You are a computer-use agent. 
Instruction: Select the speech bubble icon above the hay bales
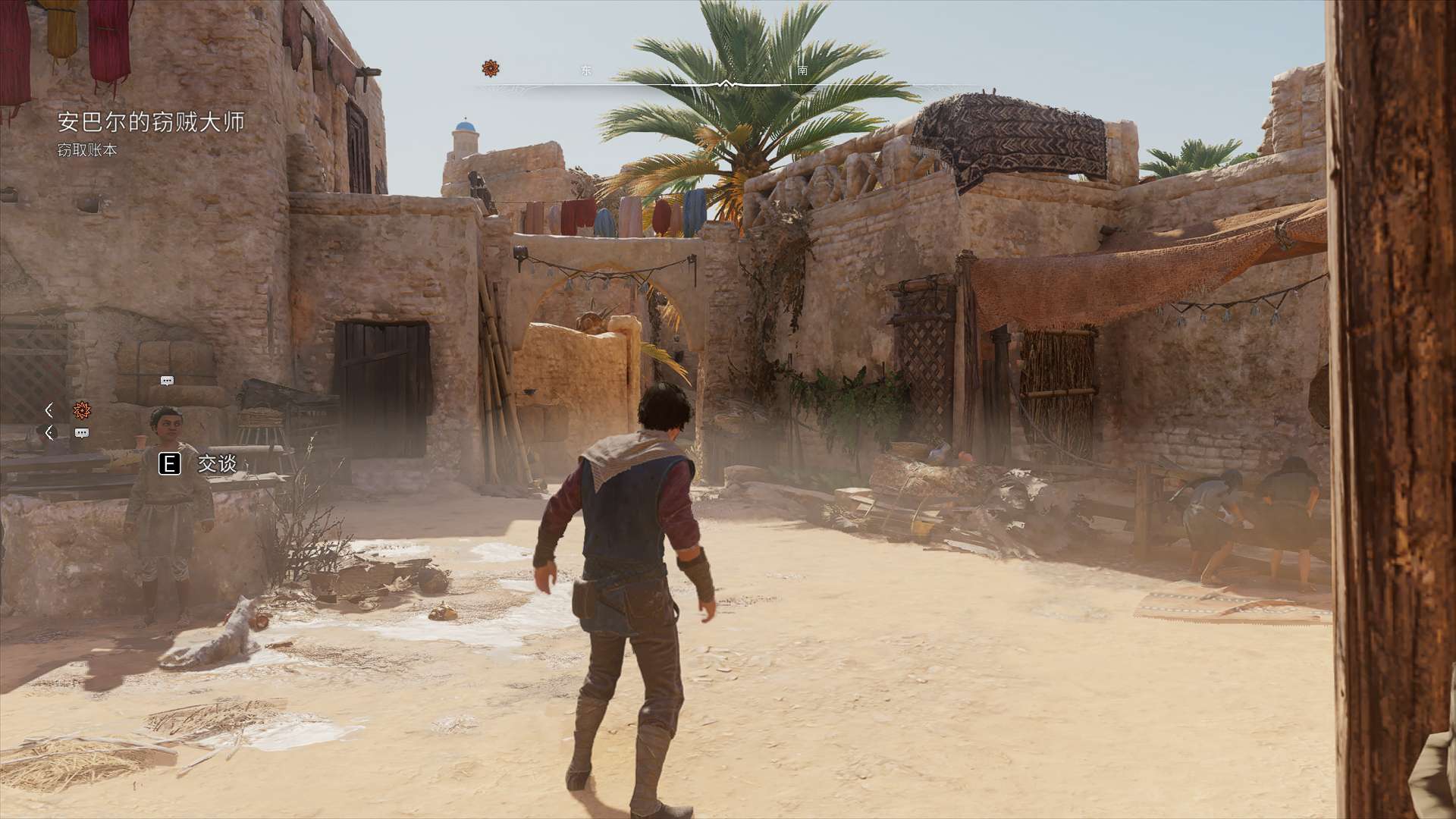click(x=168, y=381)
